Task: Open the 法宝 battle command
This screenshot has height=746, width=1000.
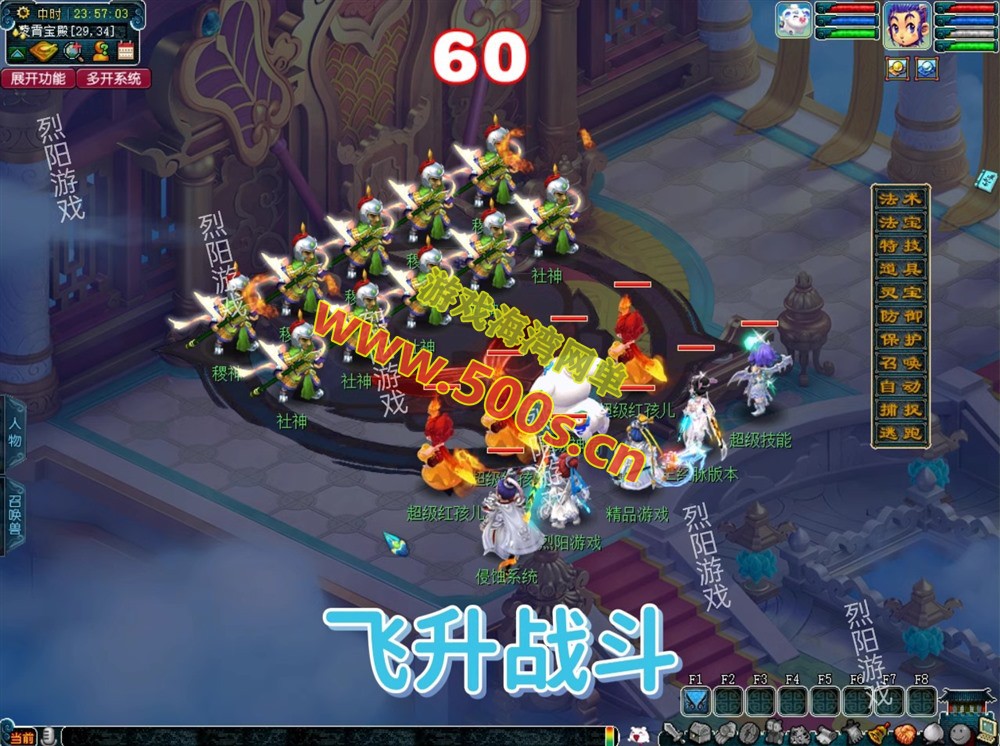Action: click(899, 222)
